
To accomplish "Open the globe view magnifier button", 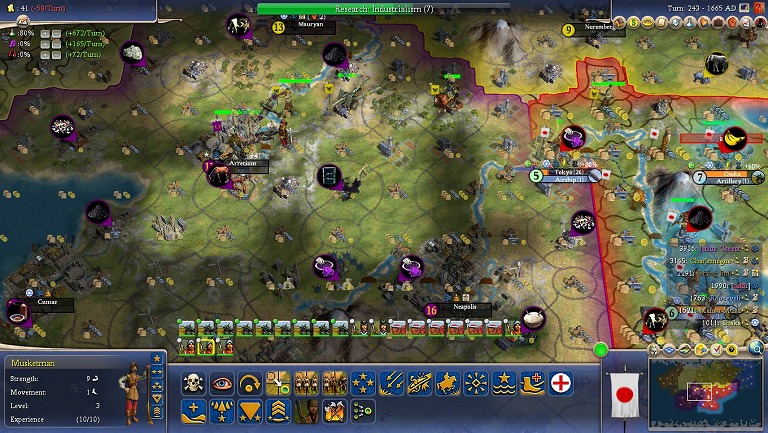I will pos(757,349).
